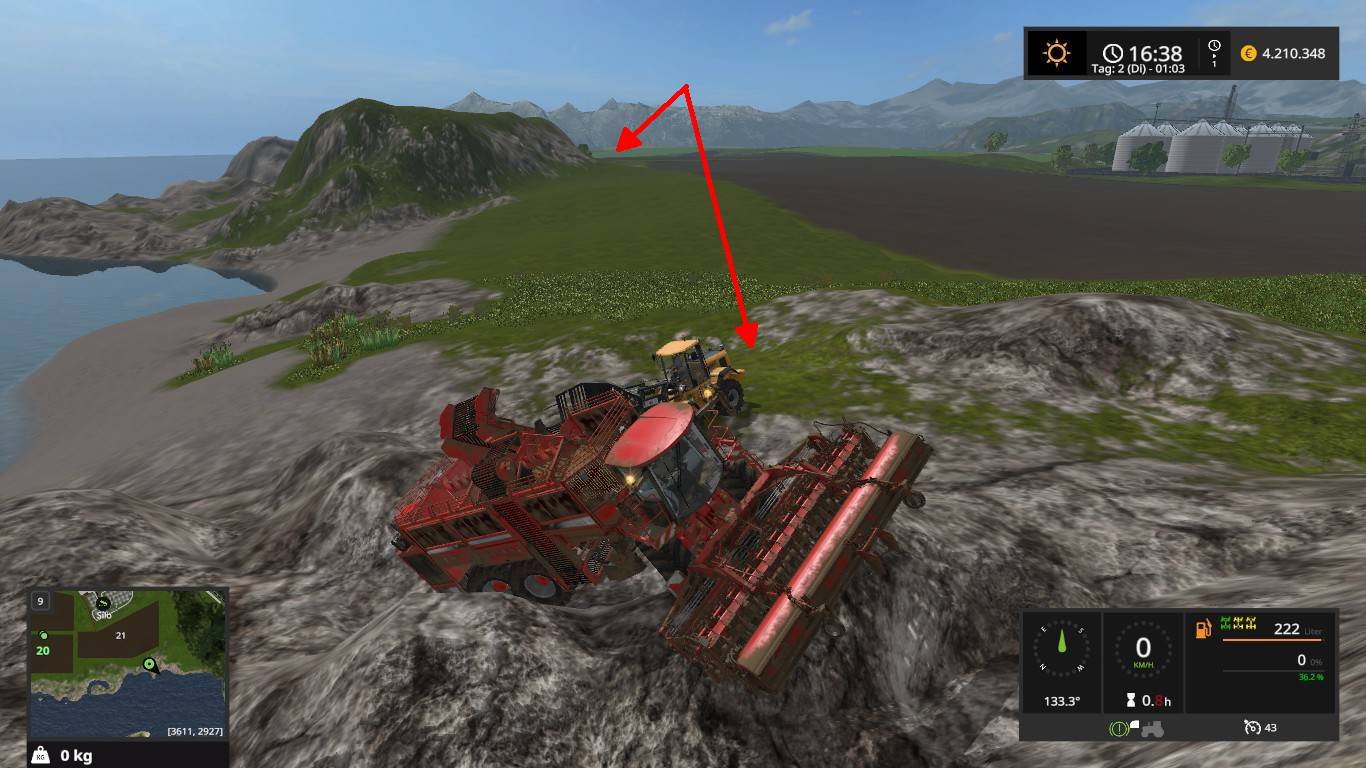The width and height of the screenshot is (1366, 768).
Task: Click the orange fuel pump icon
Action: pos(1202,629)
